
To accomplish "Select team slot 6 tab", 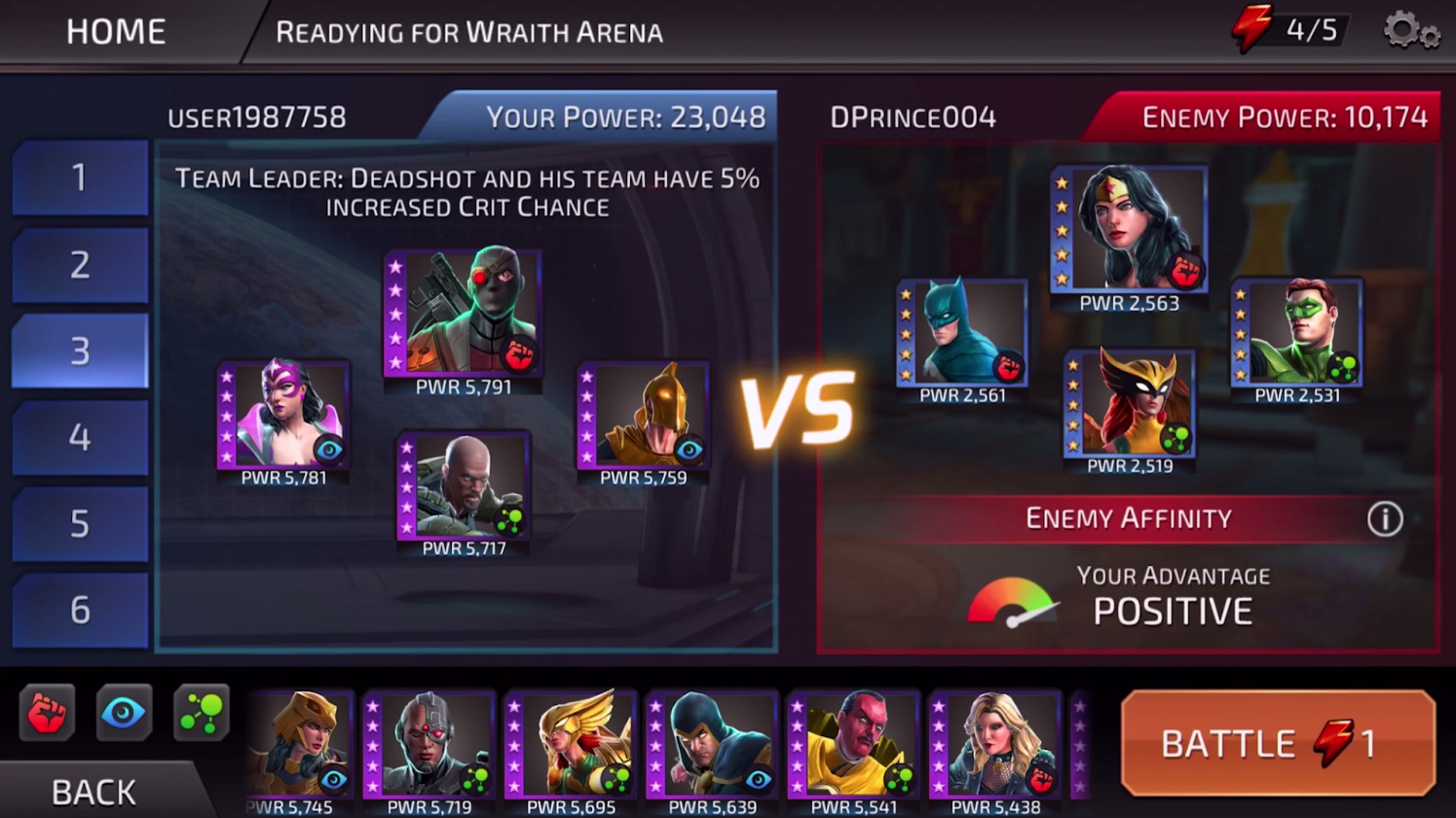I will pos(80,611).
